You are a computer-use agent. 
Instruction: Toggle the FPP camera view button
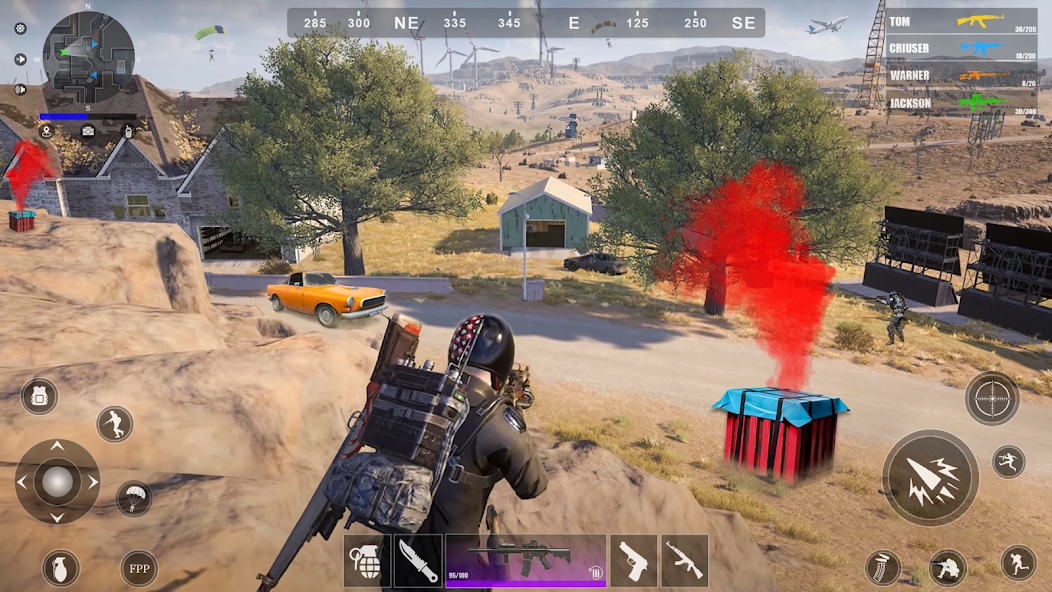pos(139,568)
